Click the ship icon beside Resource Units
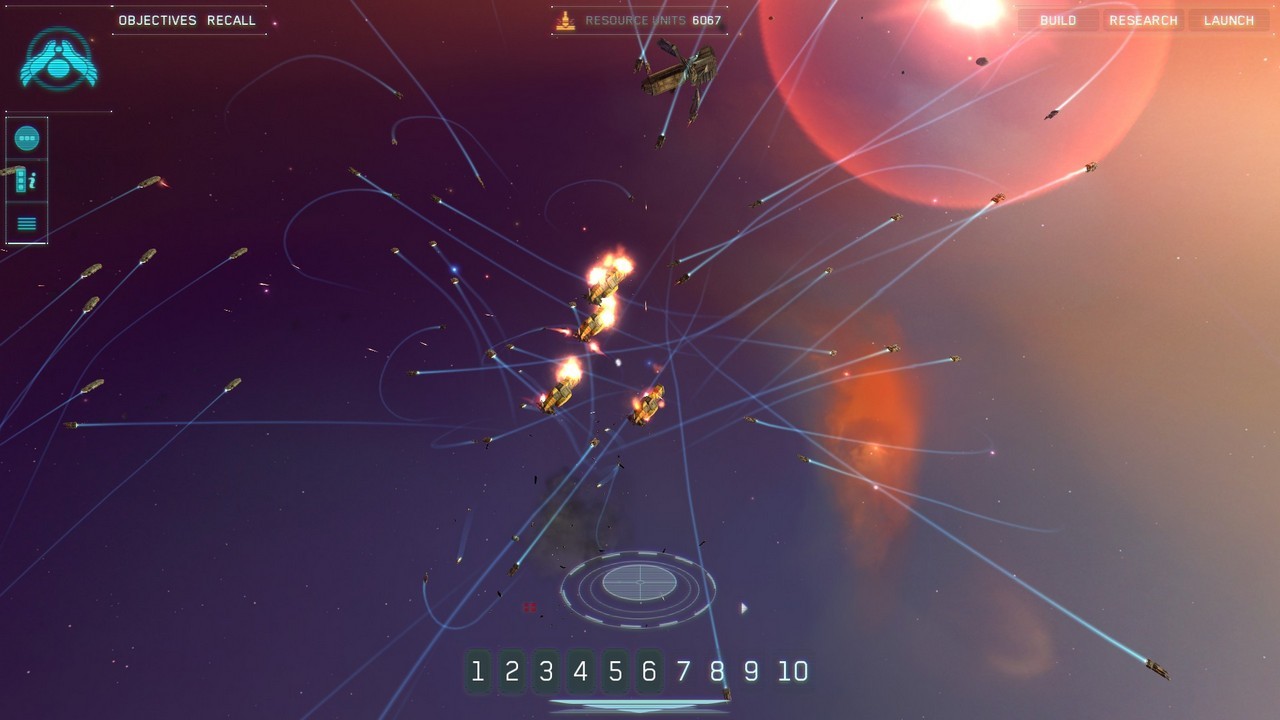The width and height of the screenshot is (1280, 720). click(566, 19)
